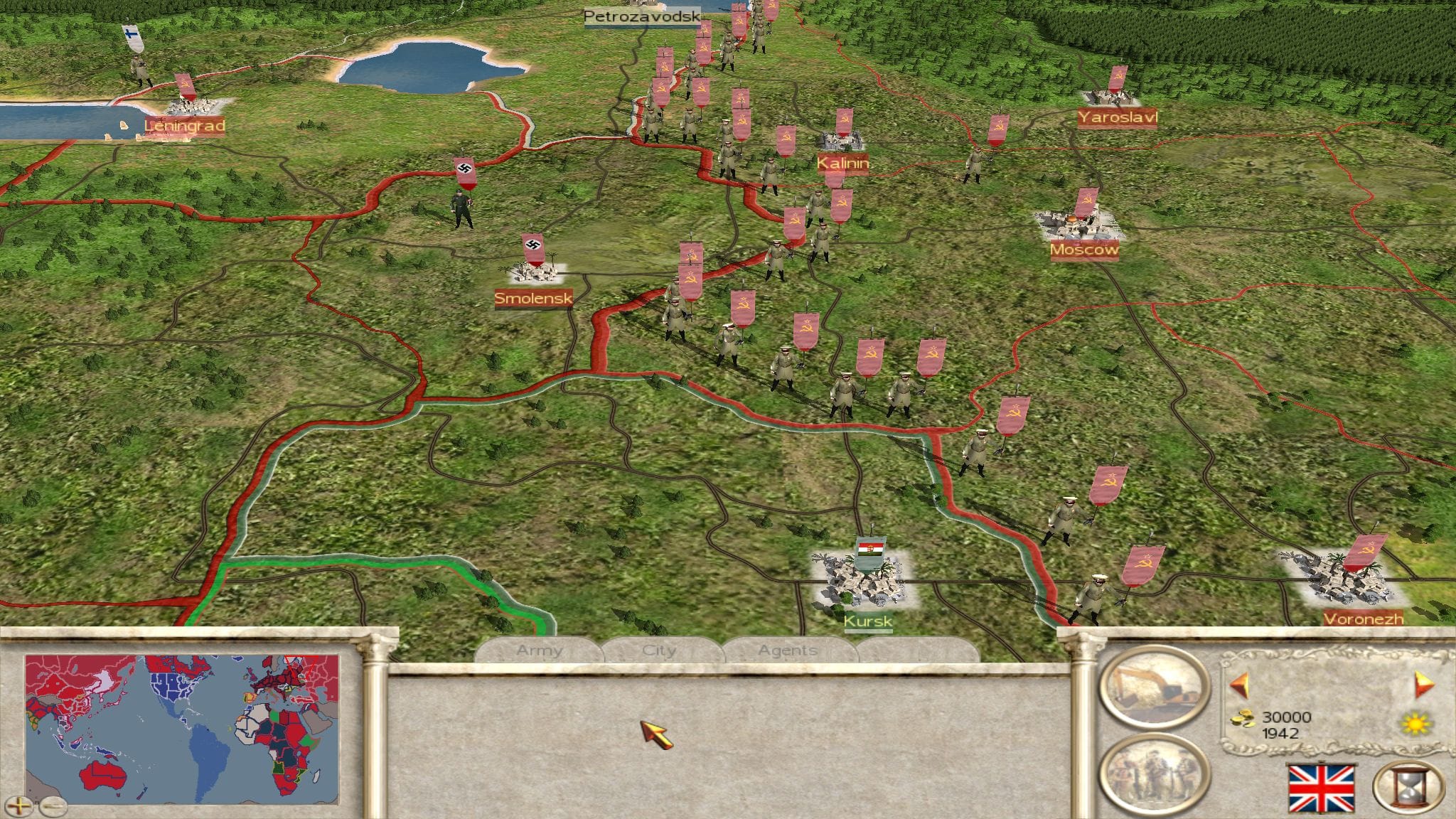Click the world minimap

click(x=182, y=729)
